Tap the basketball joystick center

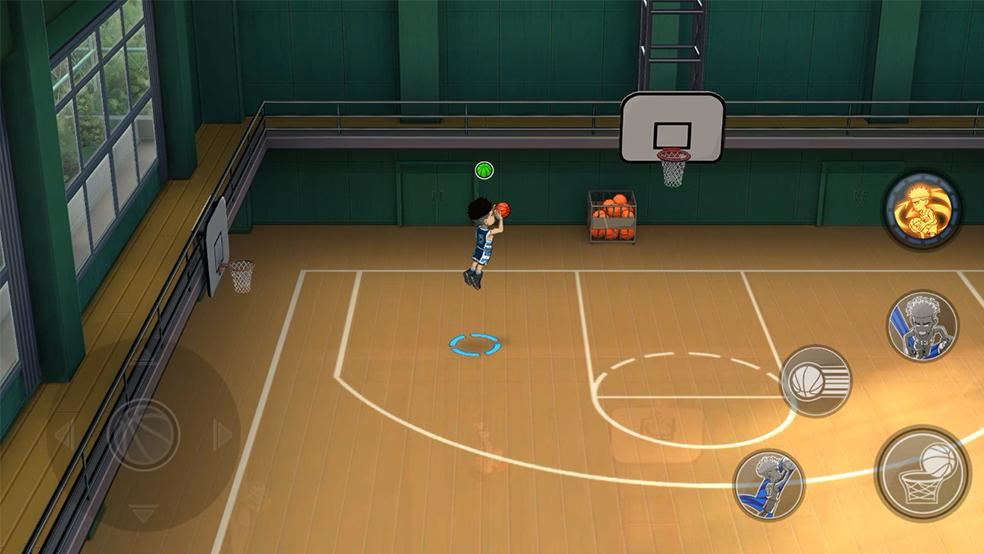pyautogui.click(x=144, y=434)
